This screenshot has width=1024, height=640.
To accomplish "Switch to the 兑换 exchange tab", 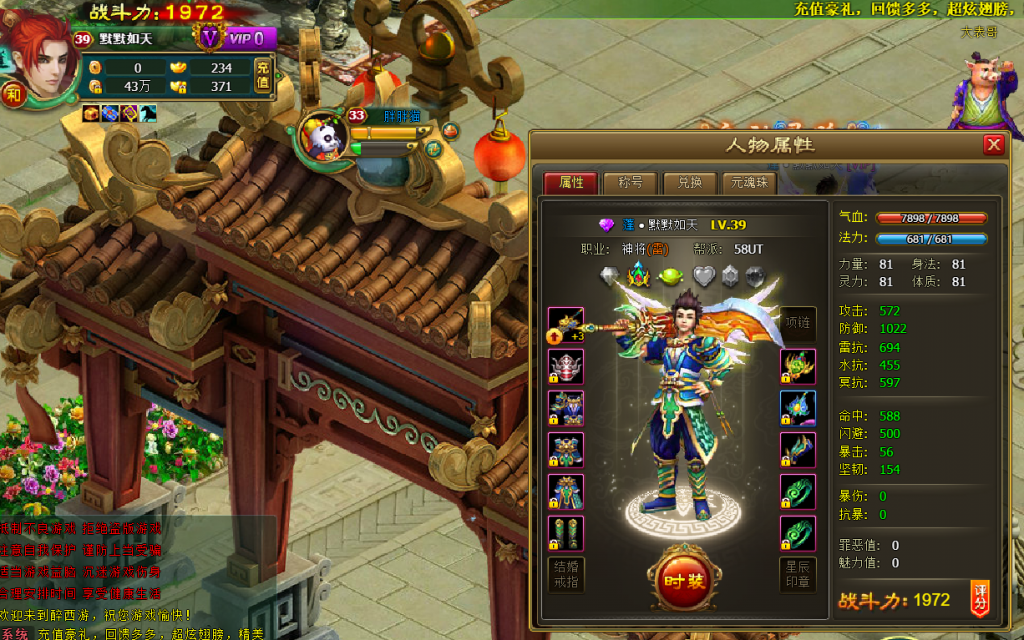I will coord(690,183).
